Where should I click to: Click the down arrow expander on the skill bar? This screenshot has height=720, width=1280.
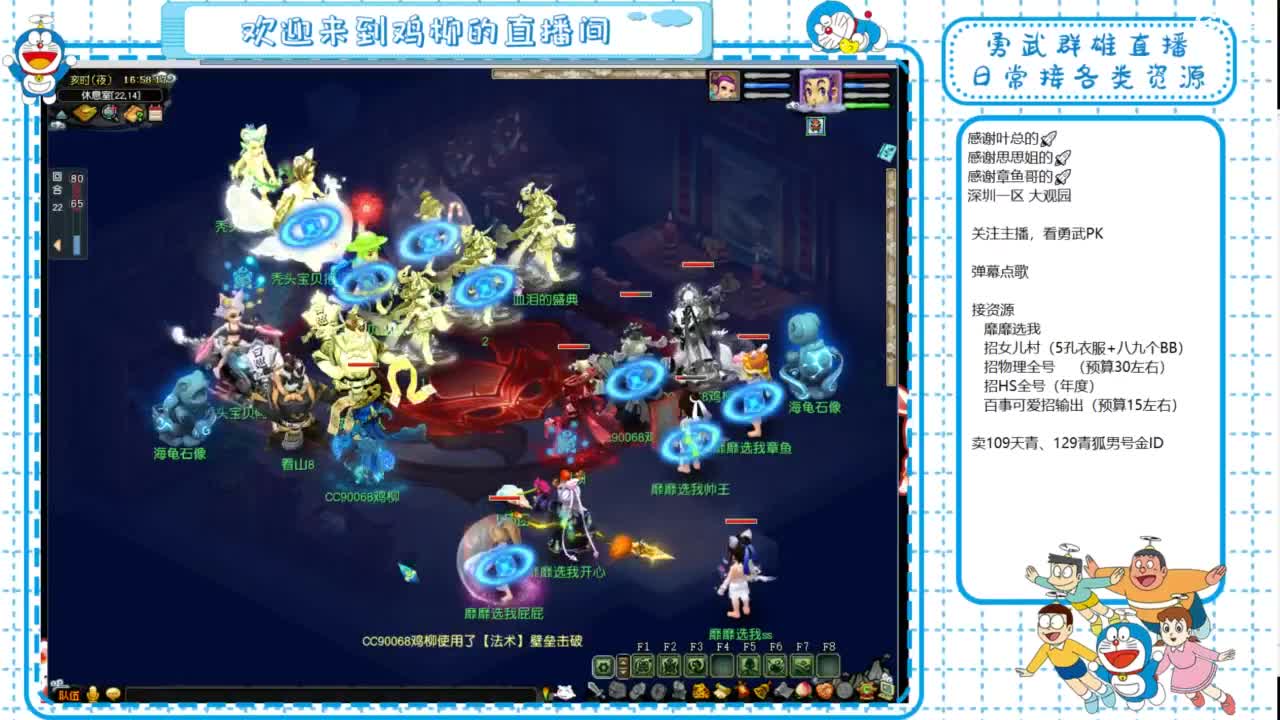tap(624, 672)
